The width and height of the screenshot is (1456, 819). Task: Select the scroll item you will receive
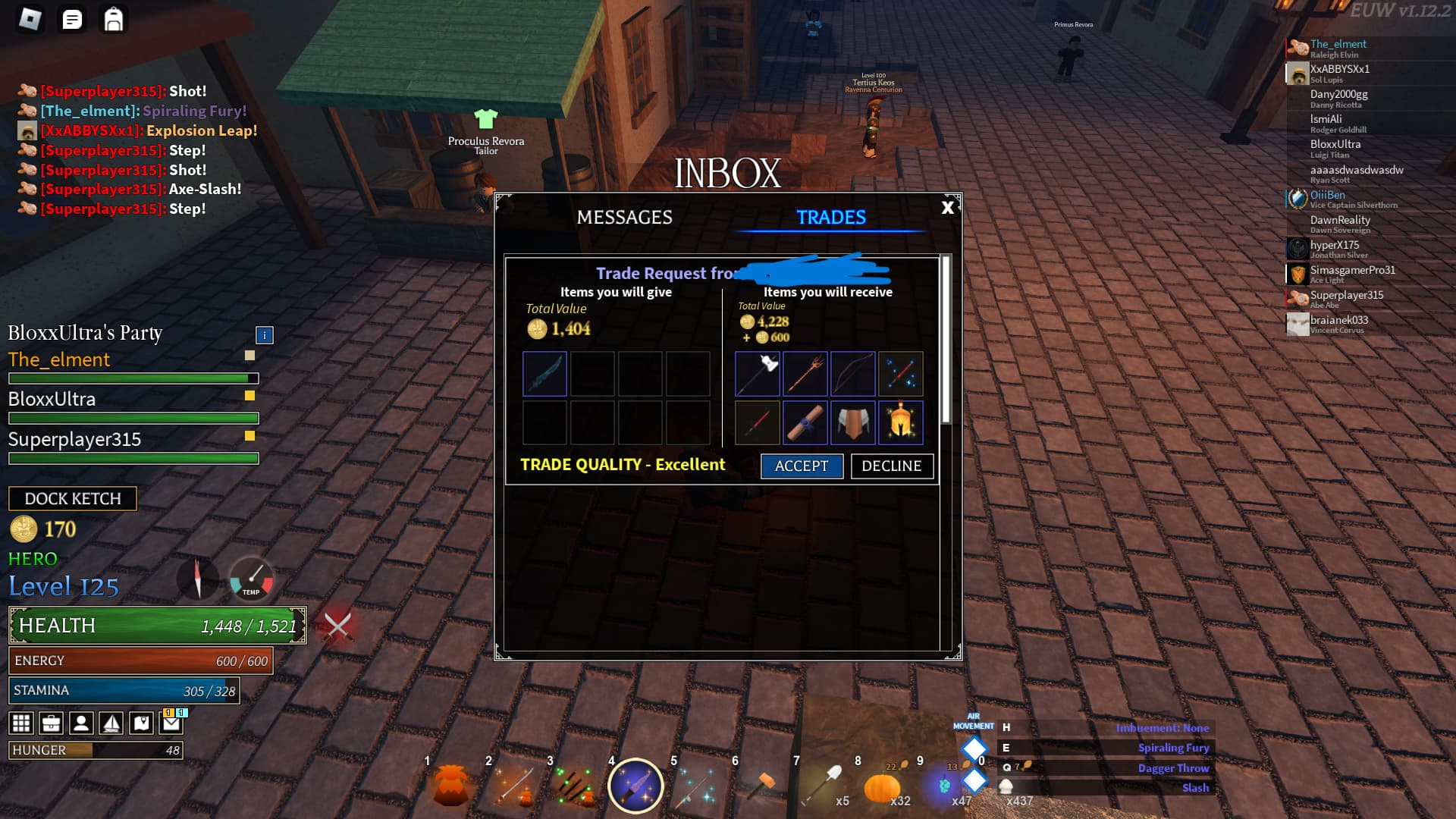coord(805,423)
